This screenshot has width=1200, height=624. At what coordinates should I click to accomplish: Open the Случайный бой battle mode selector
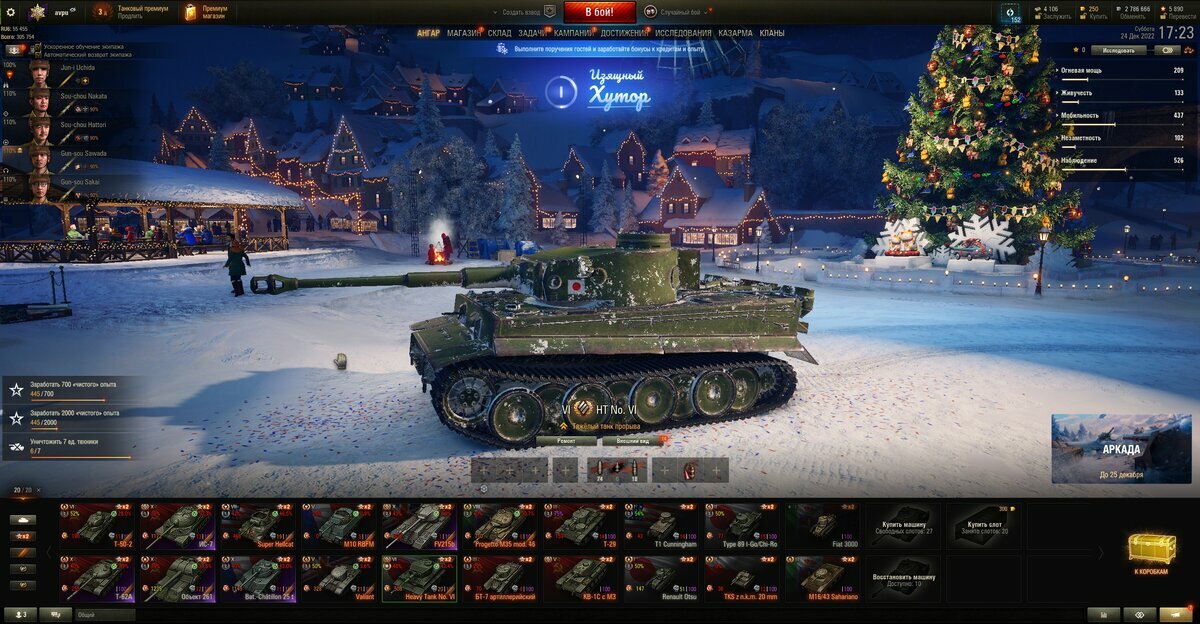click(x=680, y=12)
